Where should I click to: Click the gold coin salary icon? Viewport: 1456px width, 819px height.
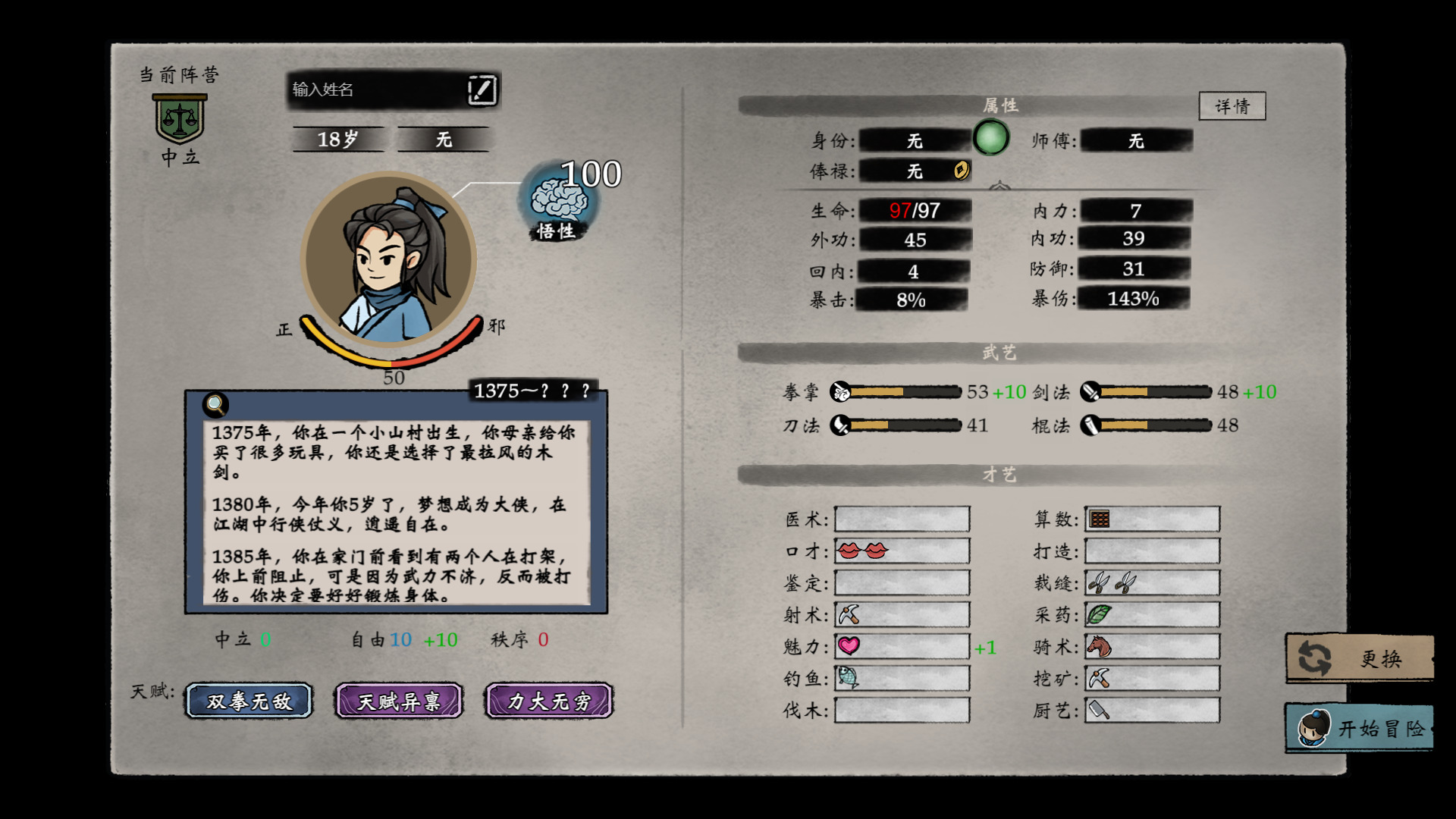point(961,170)
